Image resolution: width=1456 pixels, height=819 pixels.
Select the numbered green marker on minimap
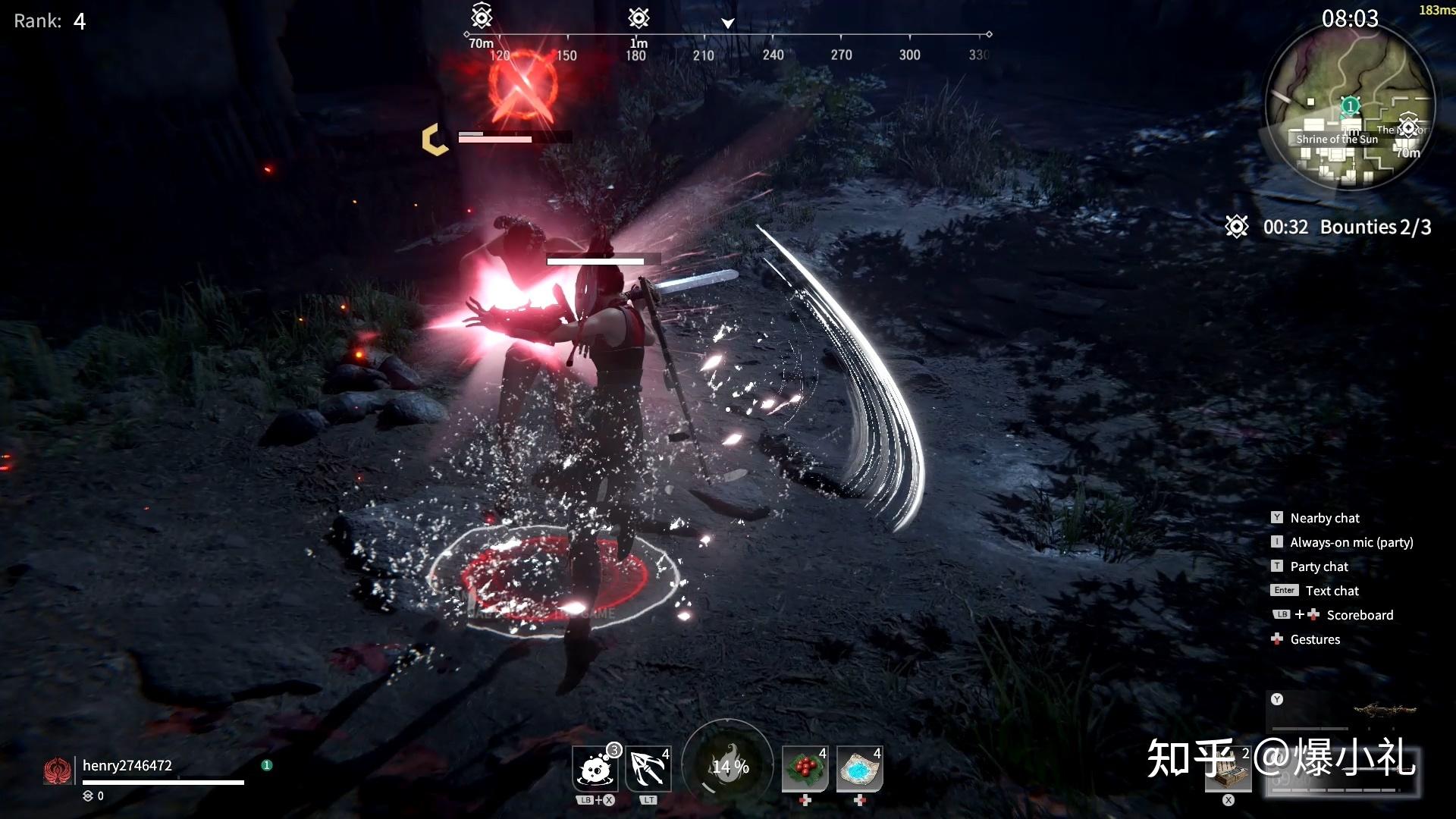tap(1350, 105)
